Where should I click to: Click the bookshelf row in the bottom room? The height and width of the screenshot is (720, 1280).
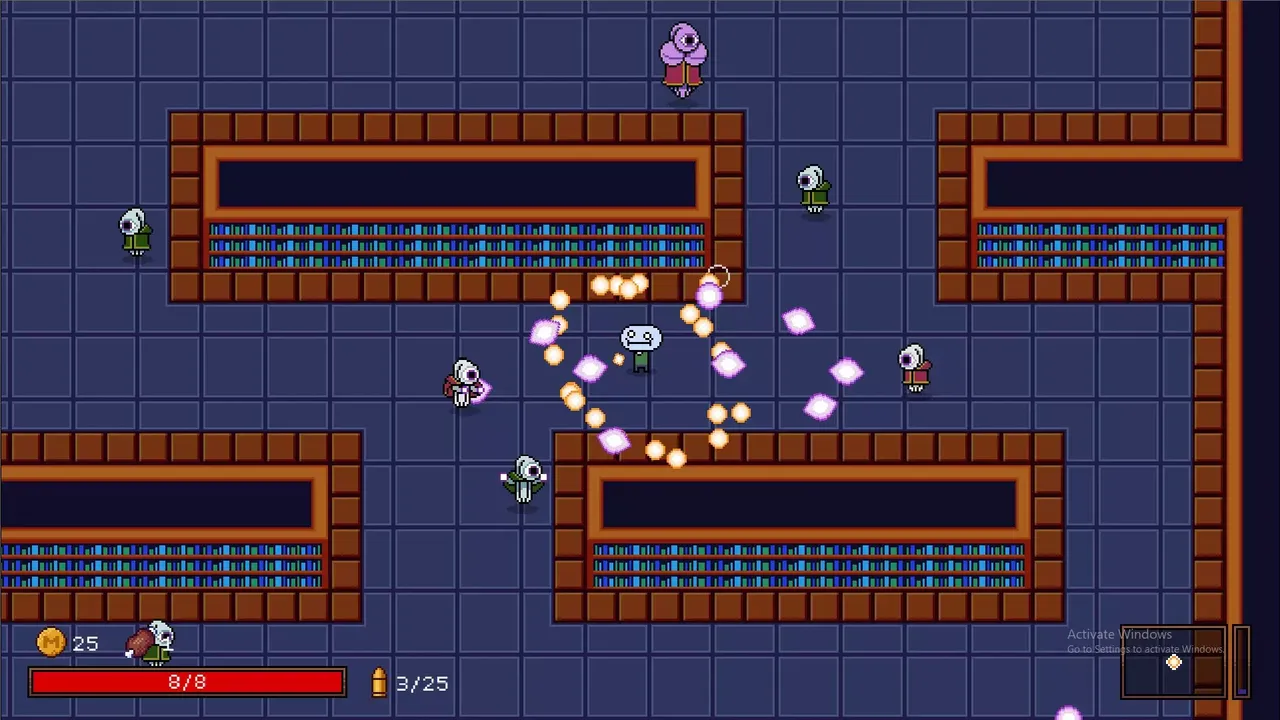pos(808,563)
